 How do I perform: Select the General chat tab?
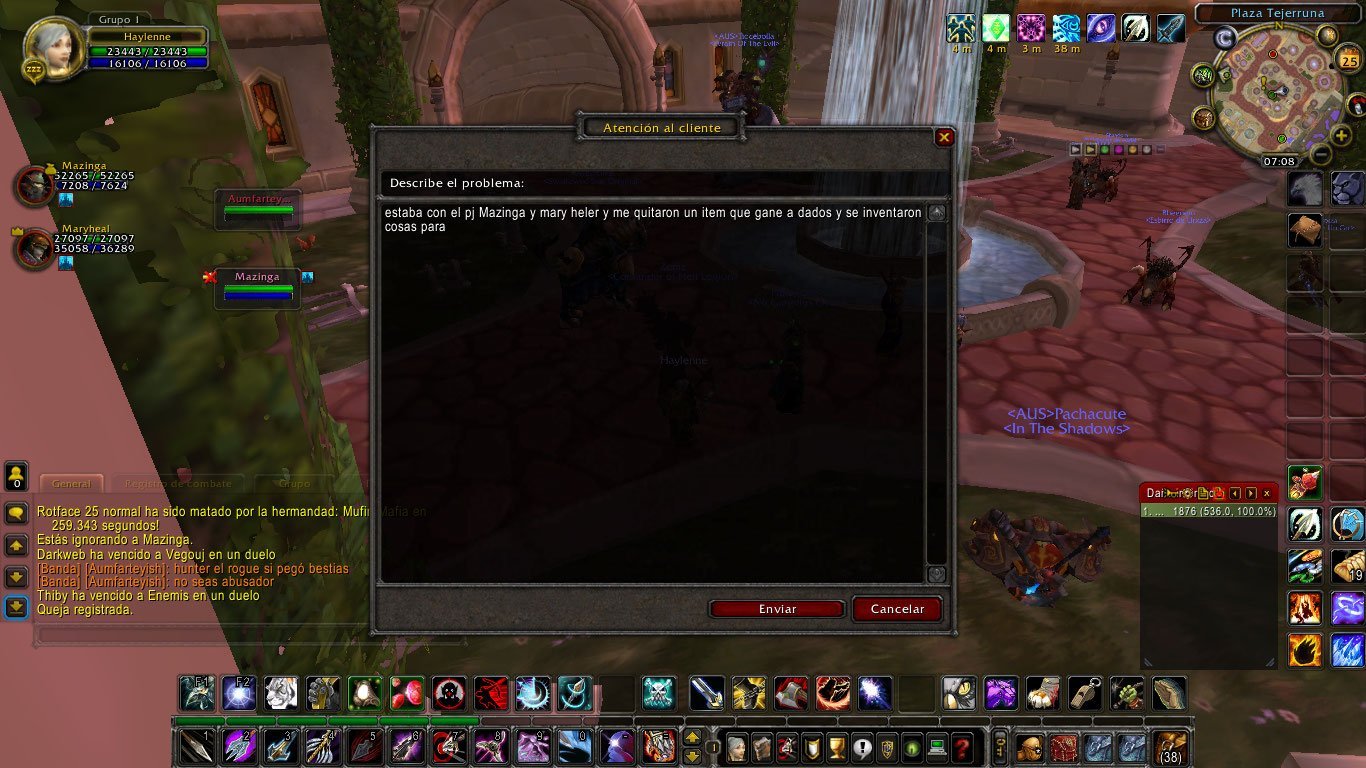coord(72,483)
